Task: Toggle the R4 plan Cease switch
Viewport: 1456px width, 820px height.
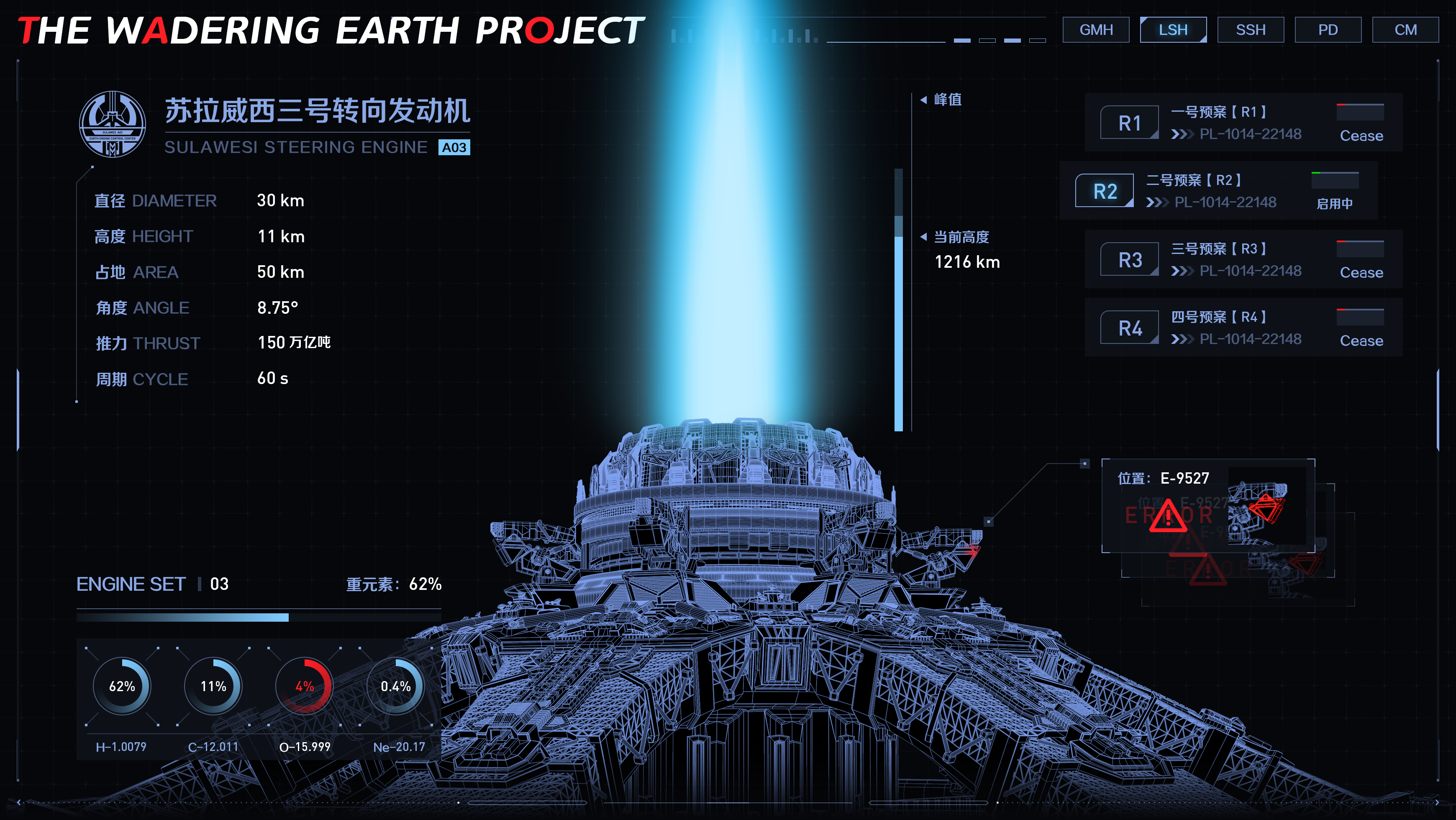Action: pyautogui.click(x=1360, y=318)
